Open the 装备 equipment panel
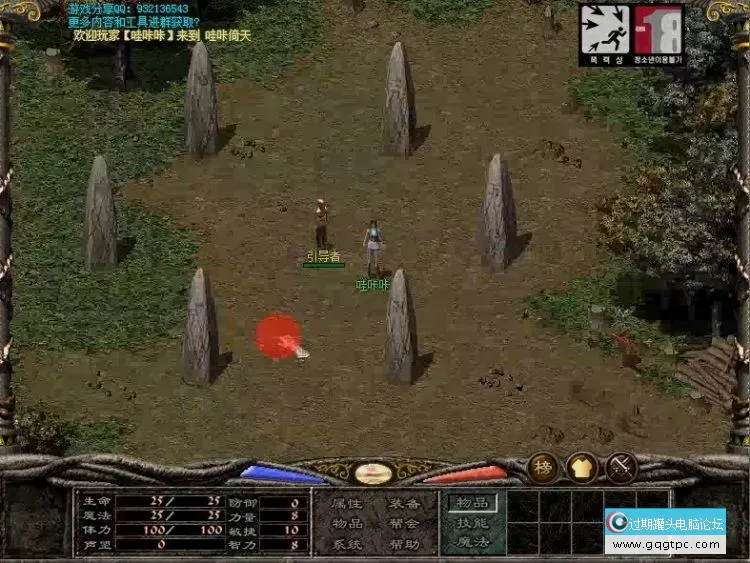This screenshot has width=750, height=563. coord(405,504)
